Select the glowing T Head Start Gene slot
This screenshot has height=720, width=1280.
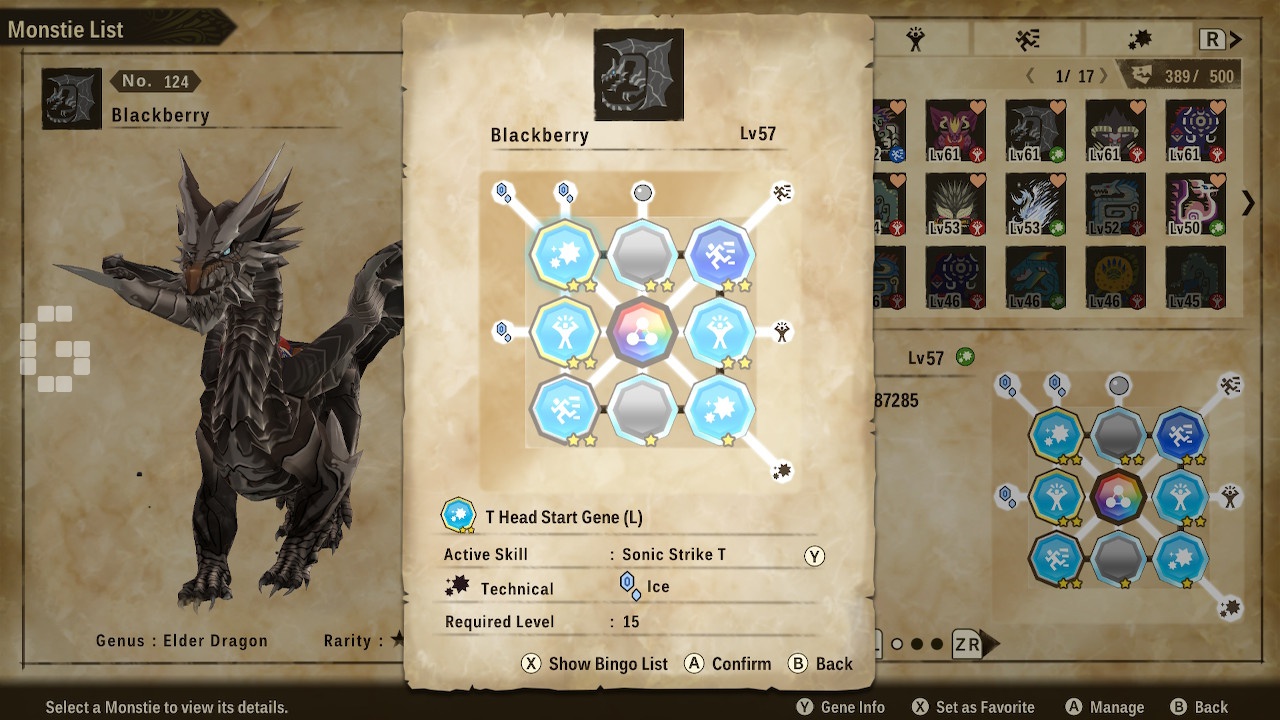click(x=565, y=255)
